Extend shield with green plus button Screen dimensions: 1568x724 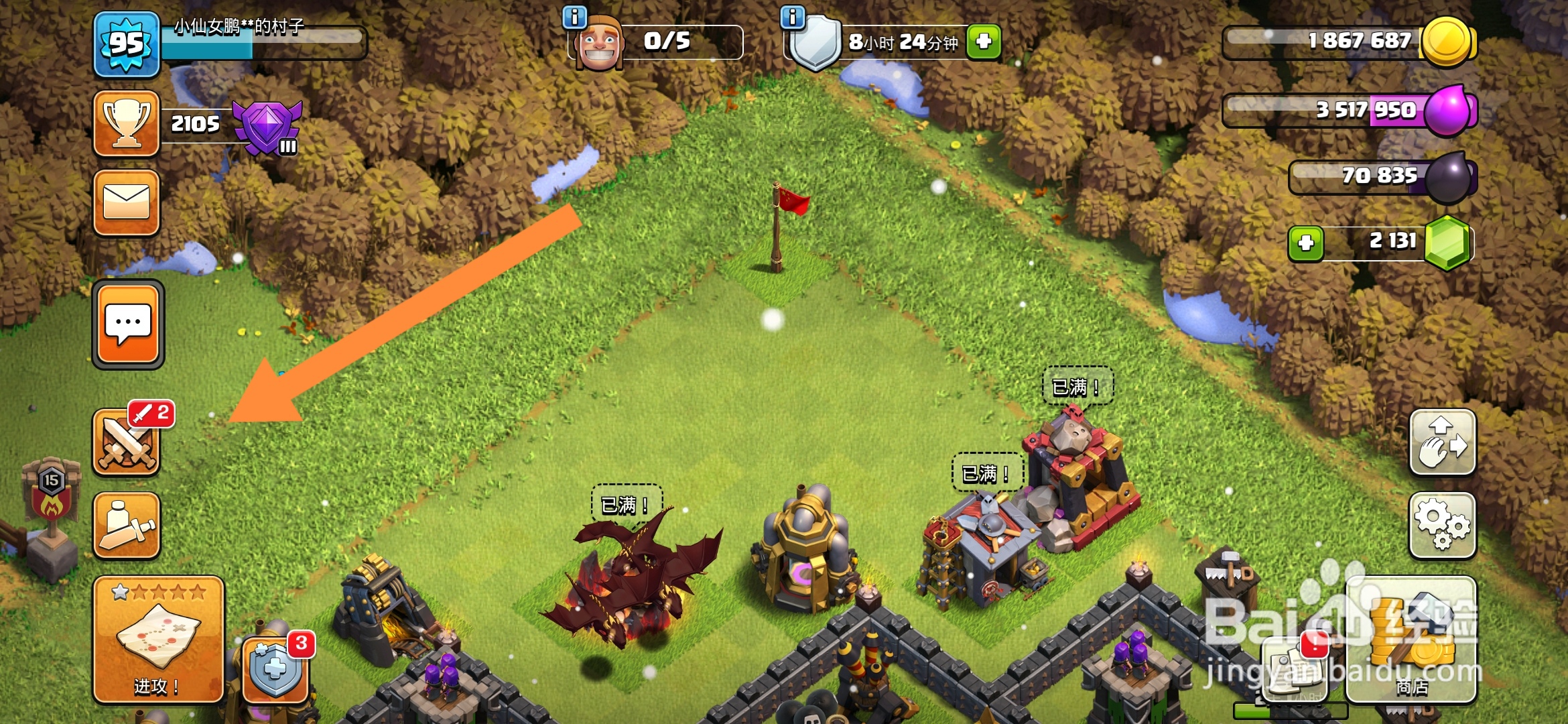pyautogui.click(x=984, y=42)
